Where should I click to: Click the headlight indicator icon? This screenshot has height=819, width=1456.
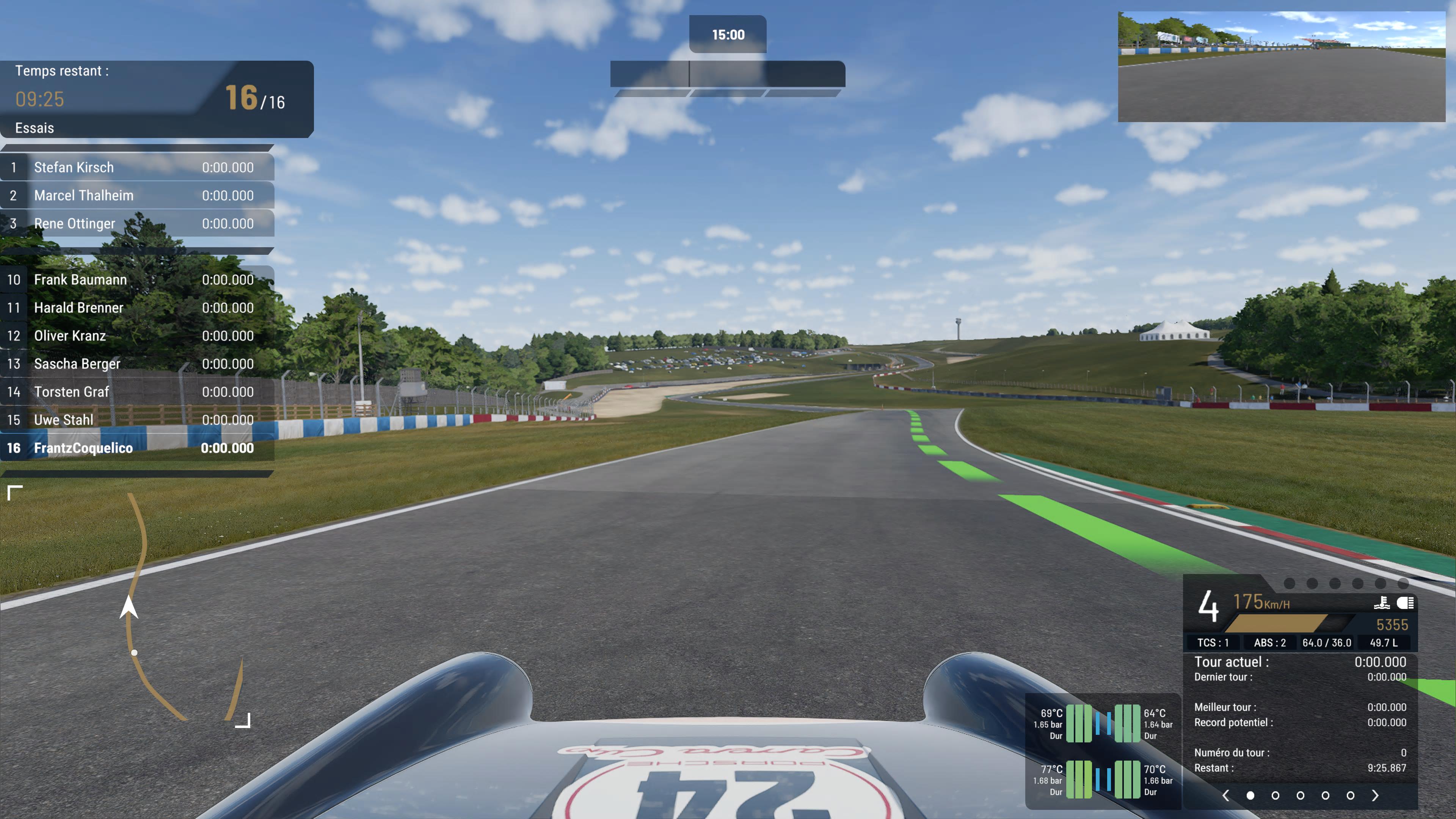[x=1405, y=603]
